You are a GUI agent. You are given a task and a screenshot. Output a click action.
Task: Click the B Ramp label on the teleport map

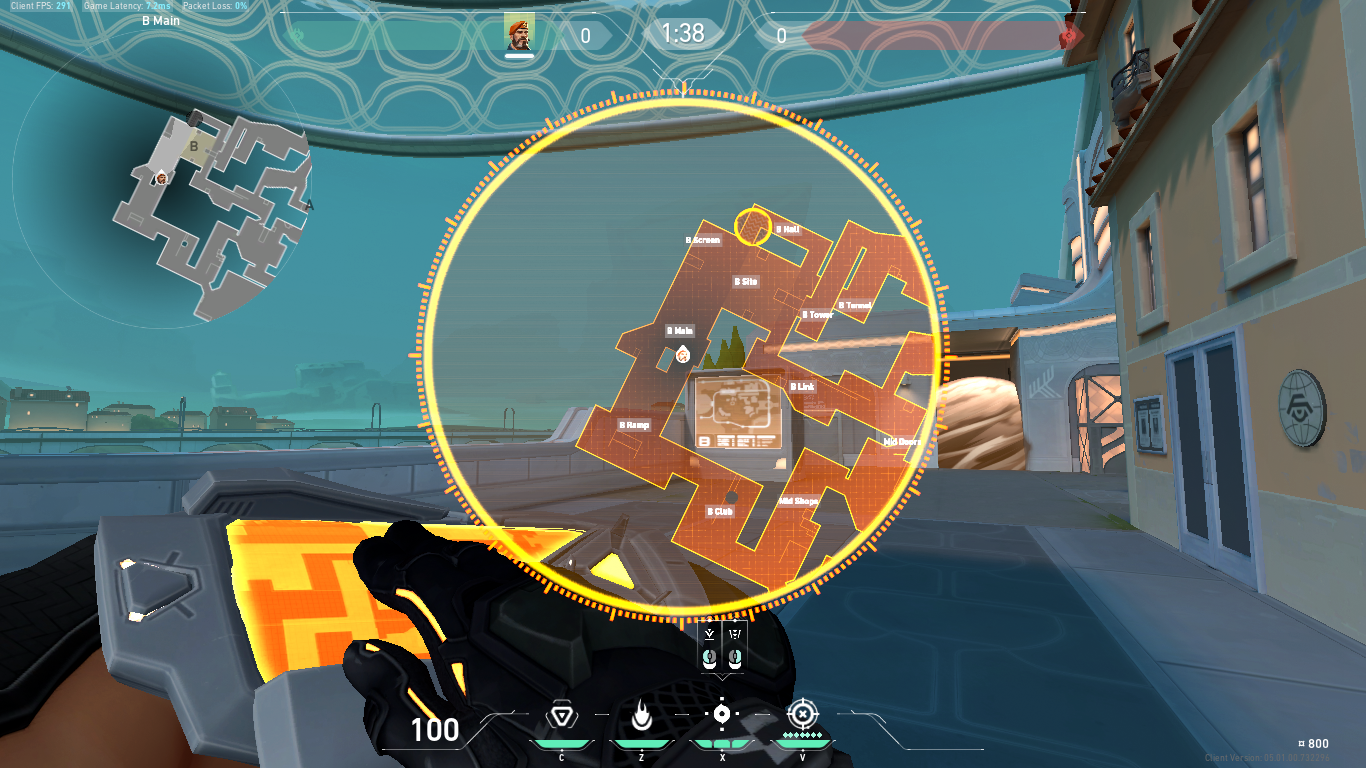[634, 424]
